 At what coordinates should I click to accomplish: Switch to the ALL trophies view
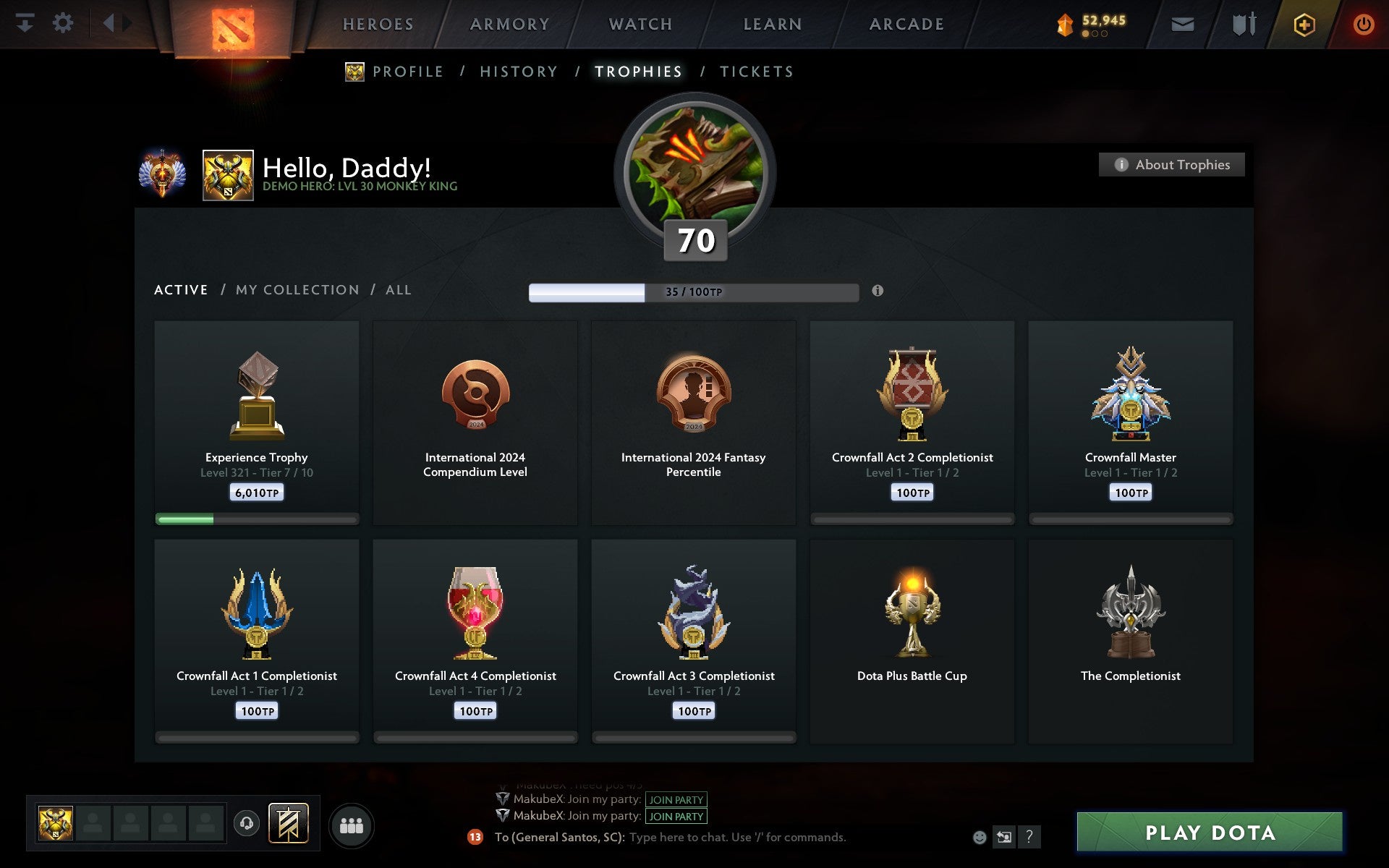pos(398,289)
